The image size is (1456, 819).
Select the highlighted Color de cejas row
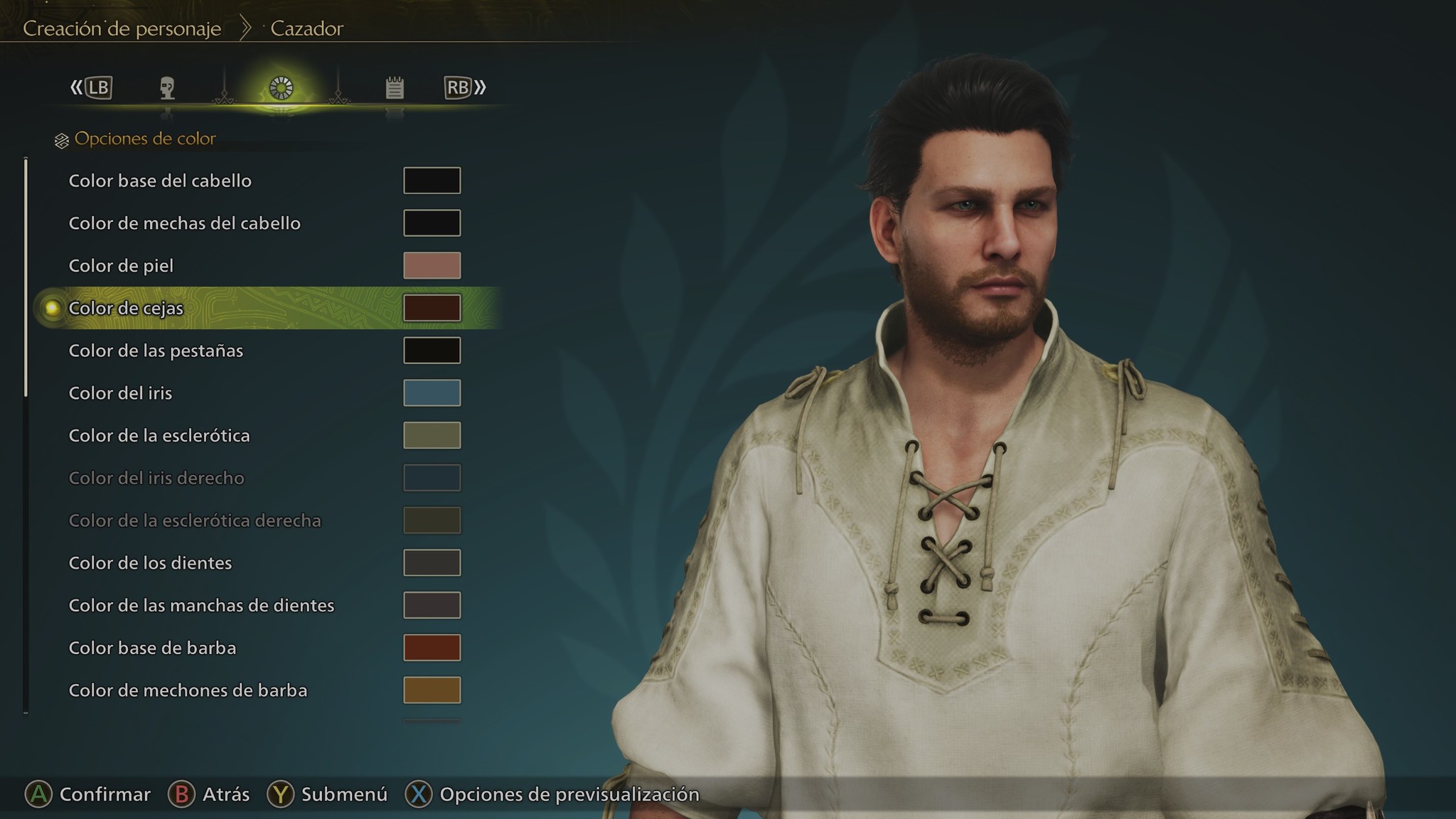126,308
